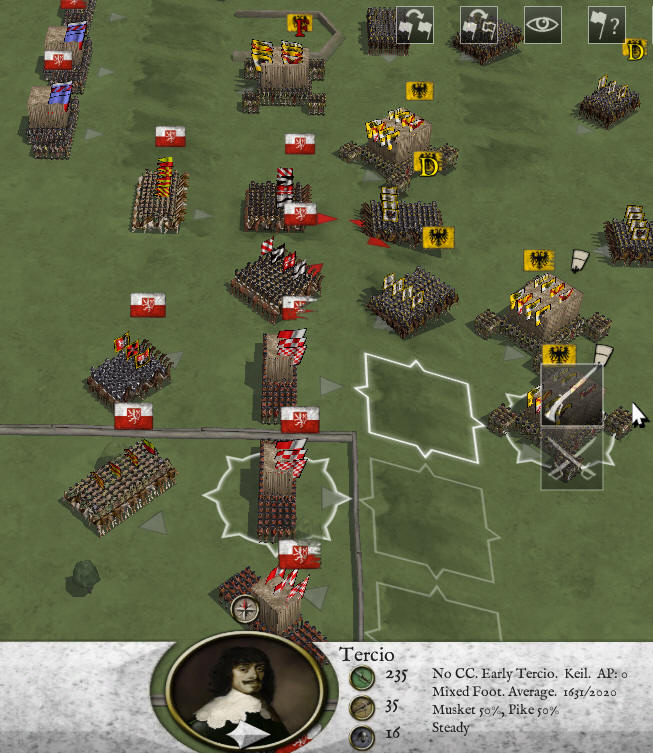Click the two-flags swap unit button
This screenshot has width=653, height=753.
[415, 25]
